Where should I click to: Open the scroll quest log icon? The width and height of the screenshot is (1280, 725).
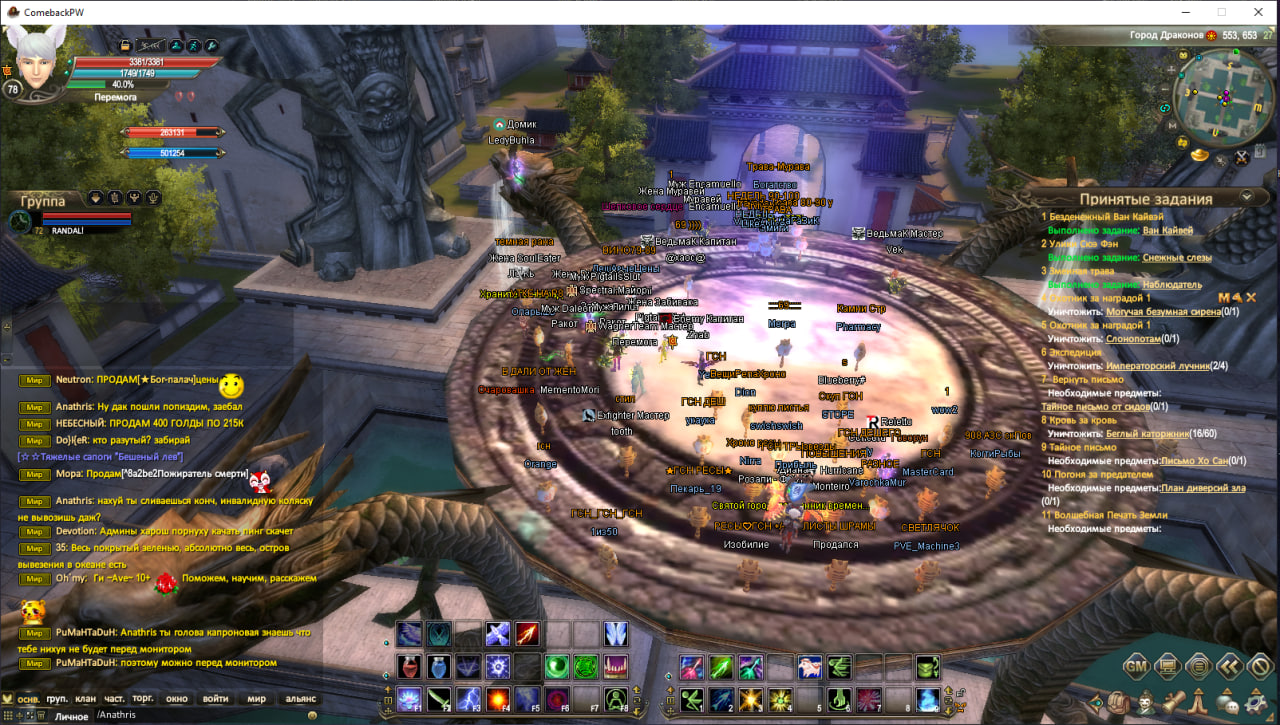[x=1173, y=701]
